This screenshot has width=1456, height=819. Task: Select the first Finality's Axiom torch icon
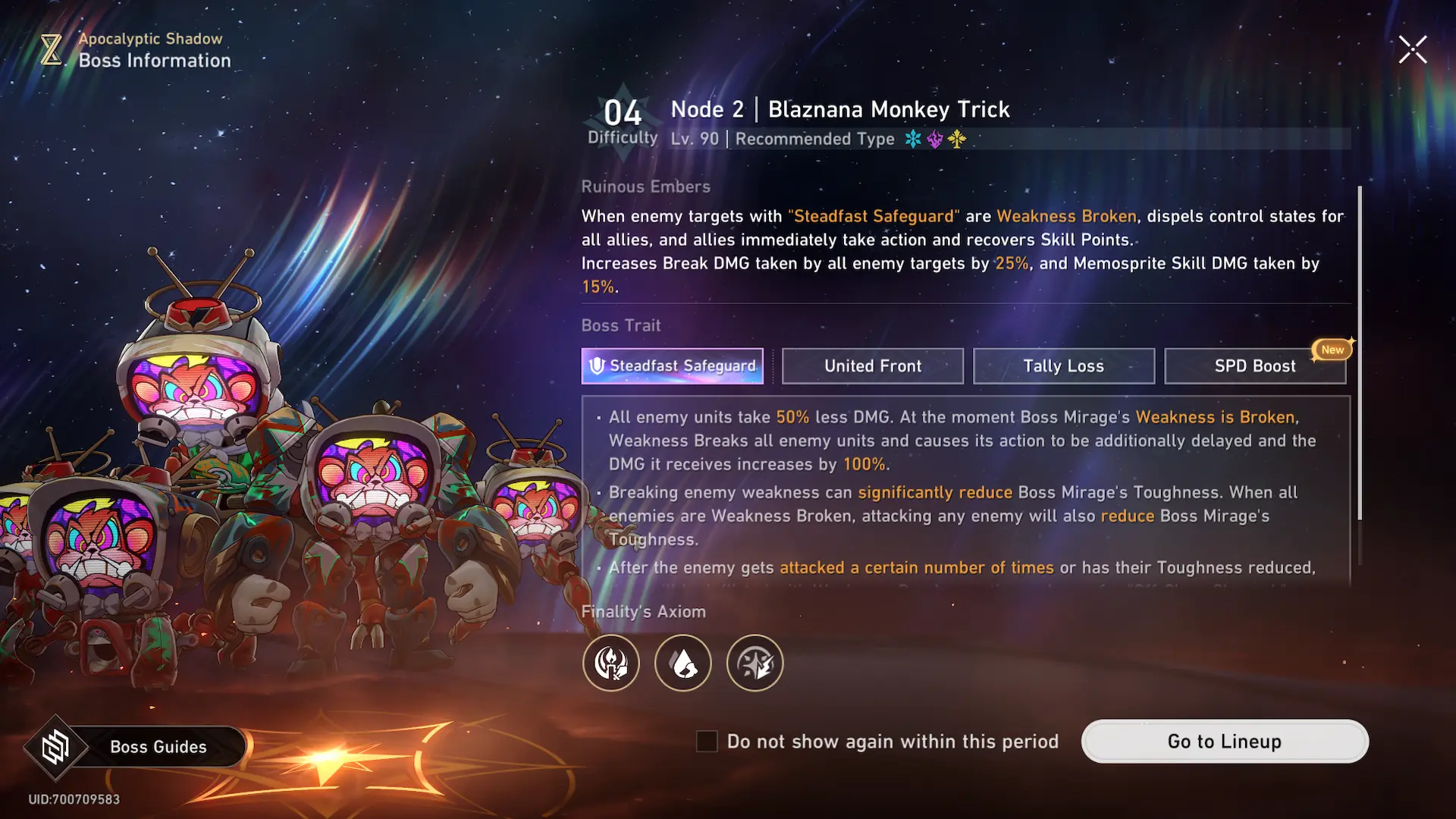tap(611, 664)
